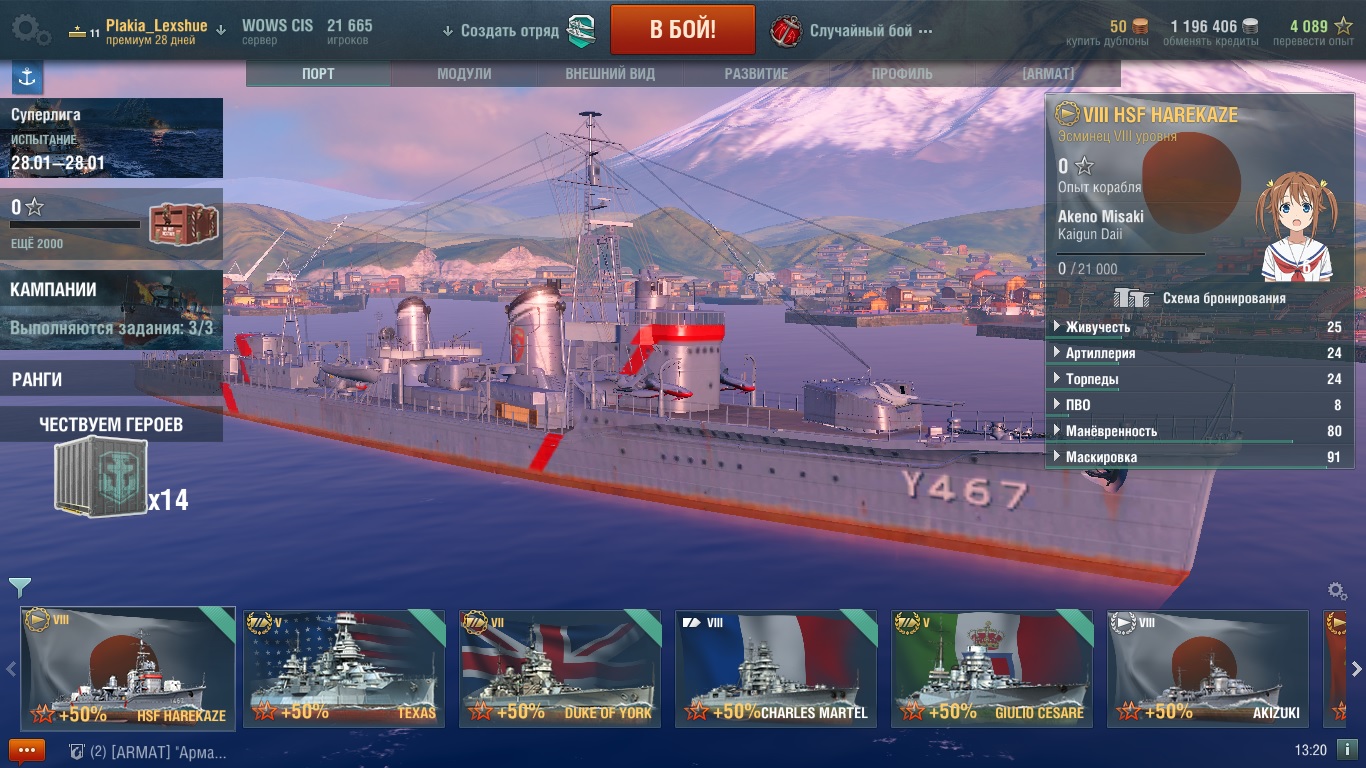Open the ВНЕШНИЙ ВИД tab

[610, 74]
